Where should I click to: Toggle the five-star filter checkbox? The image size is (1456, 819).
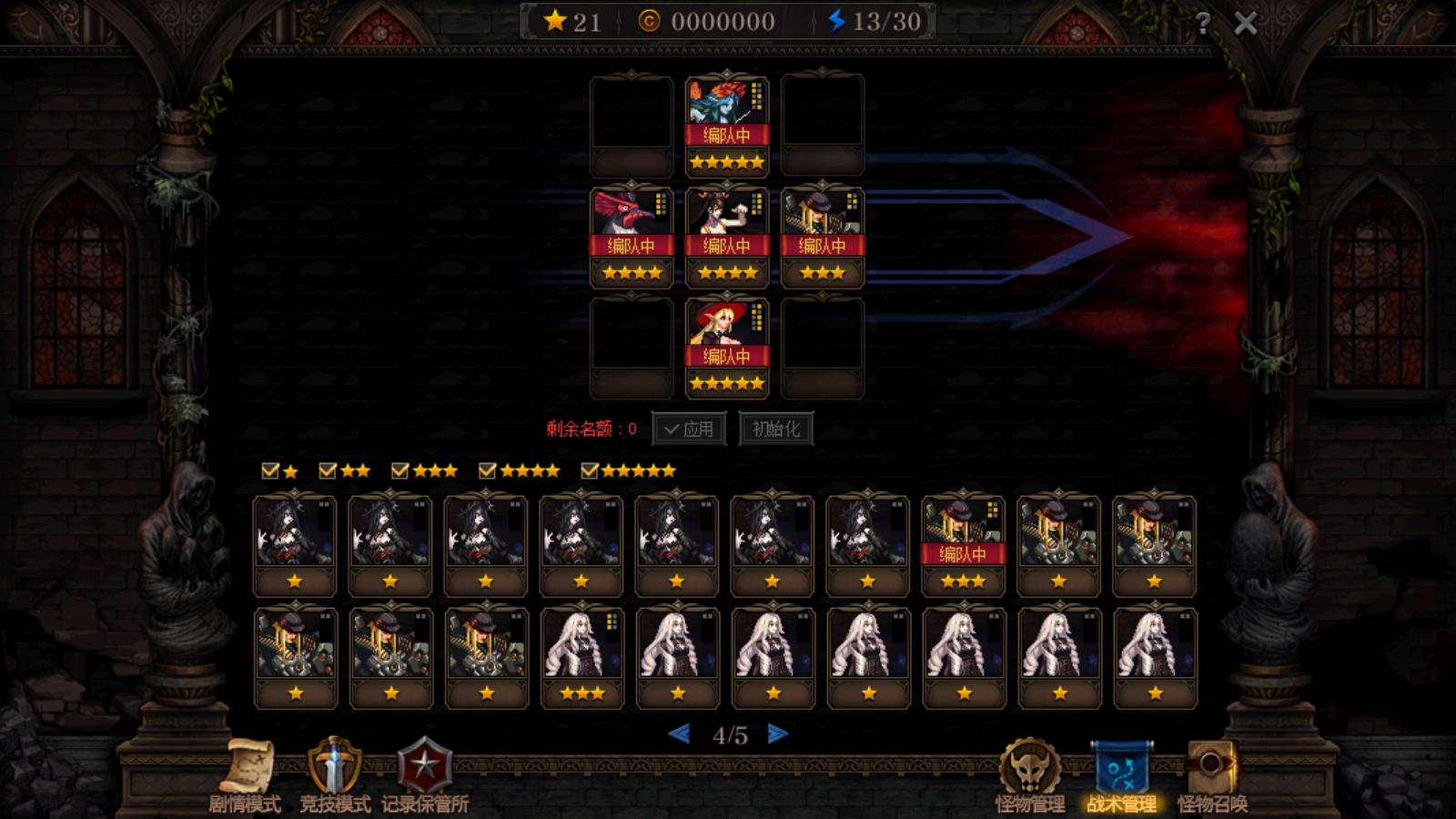(590, 470)
